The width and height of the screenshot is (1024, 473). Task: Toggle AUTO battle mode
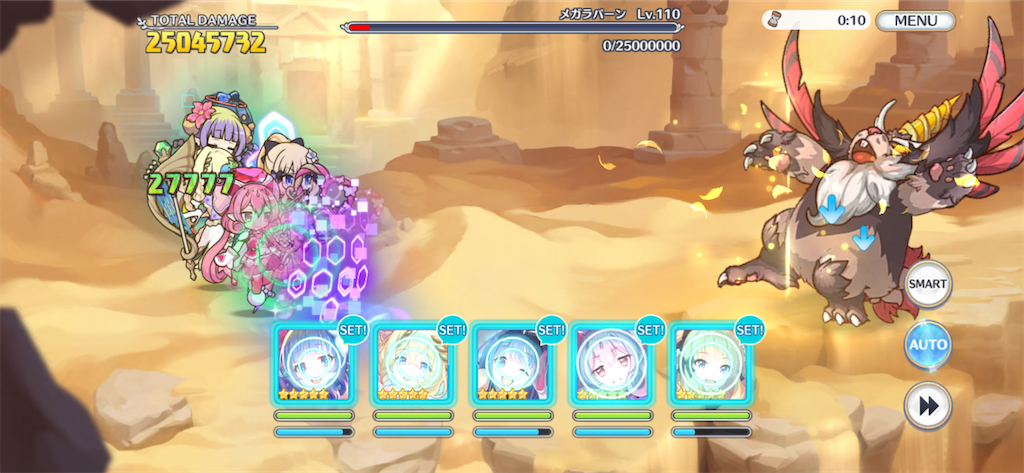point(927,346)
